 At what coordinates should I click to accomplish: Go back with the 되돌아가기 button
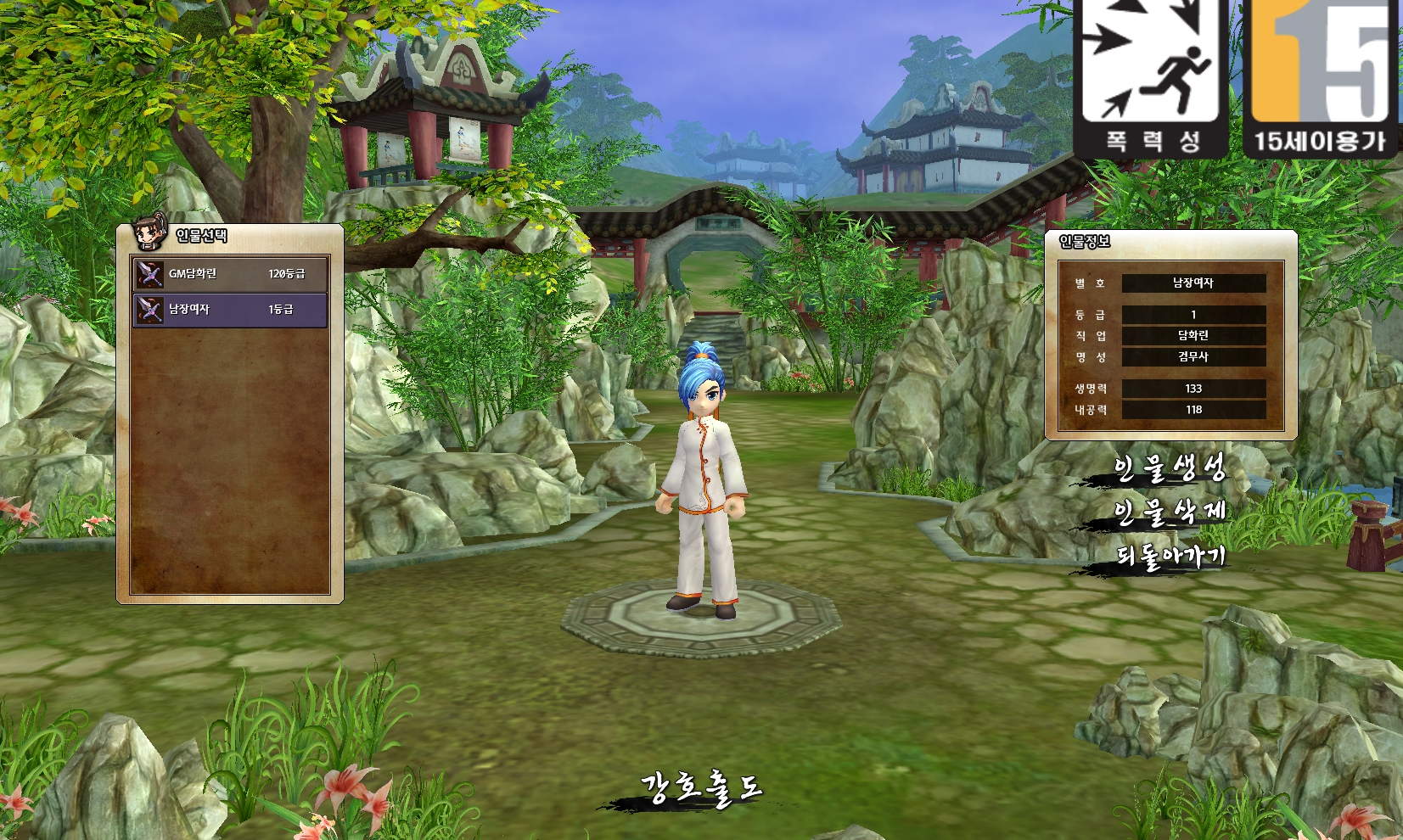(1170, 557)
